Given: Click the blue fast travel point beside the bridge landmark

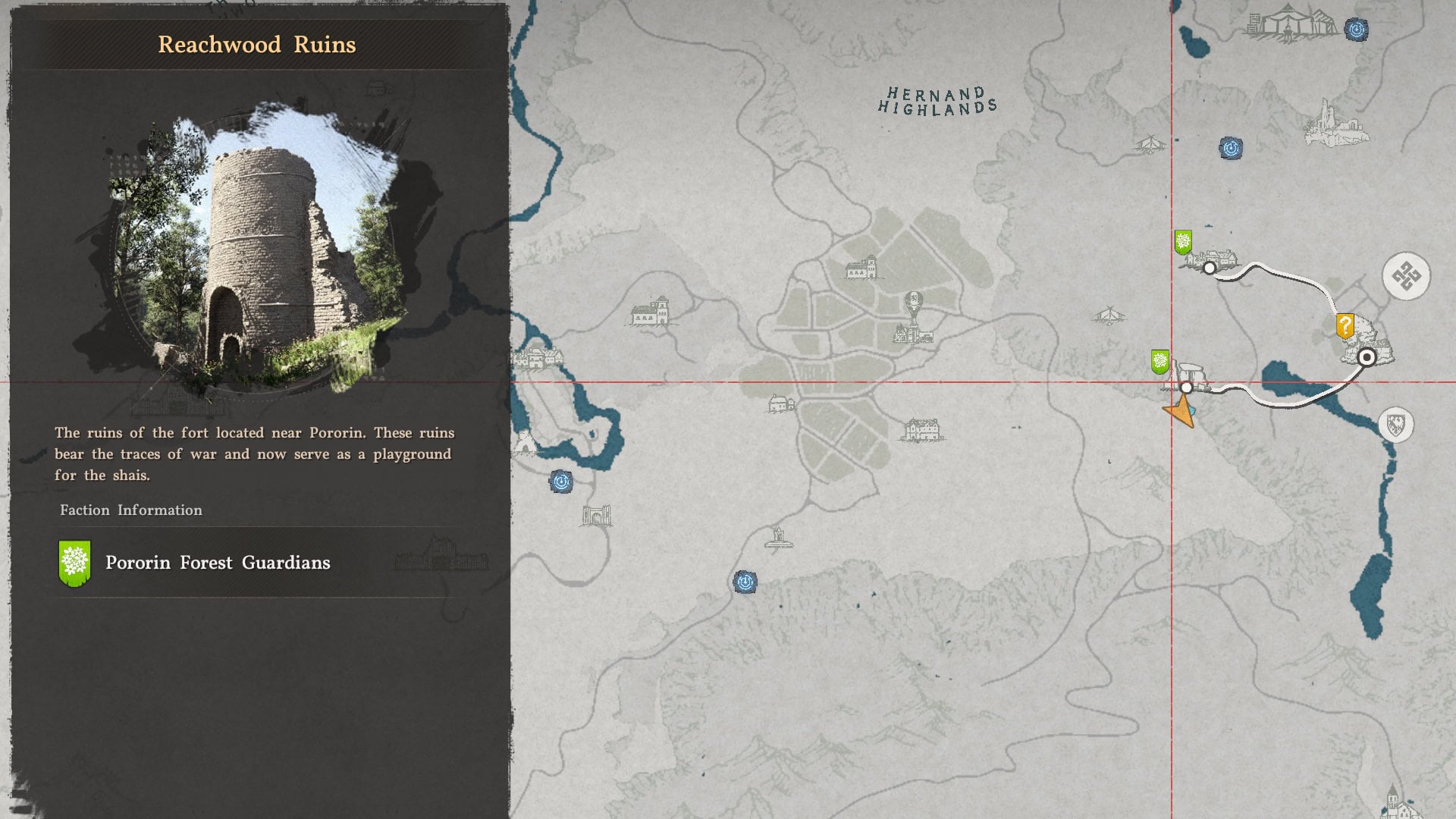Looking at the screenshot, I should (560, 481).
